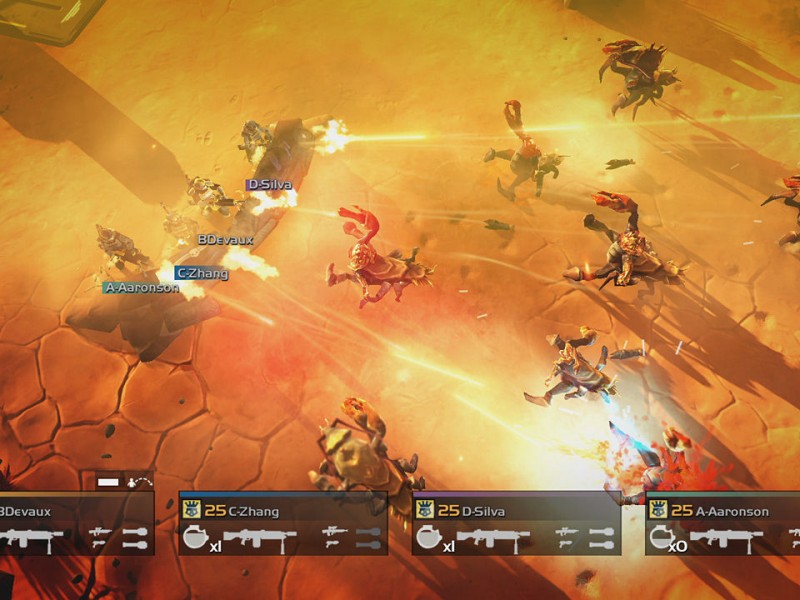Open the C-Zhang player panel name
Image resolution: width=800 pixels, height=600 pixels.
click(254, 511)
